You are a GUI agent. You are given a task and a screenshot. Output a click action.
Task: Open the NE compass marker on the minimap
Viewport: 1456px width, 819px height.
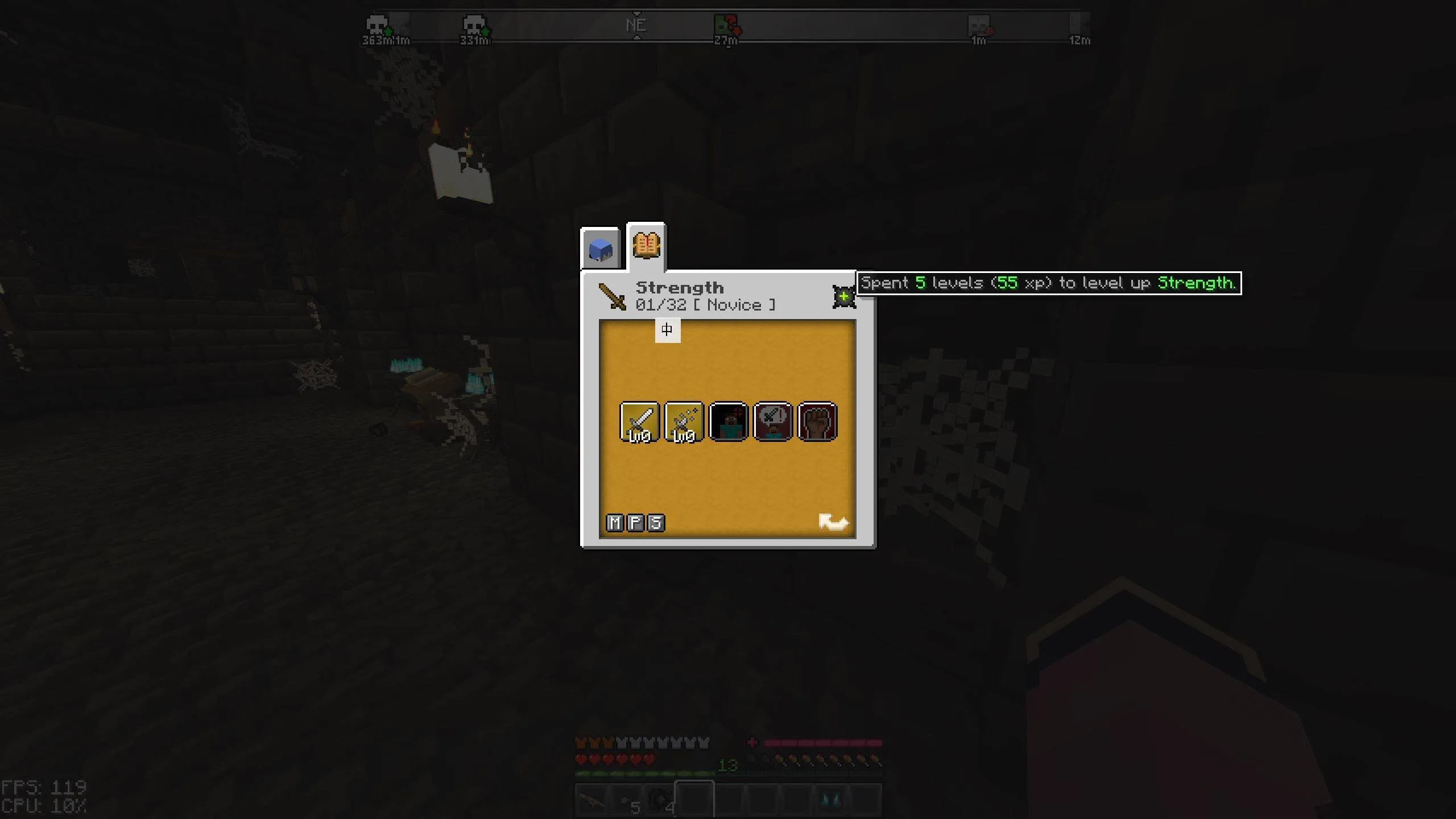tap(637, 24)
